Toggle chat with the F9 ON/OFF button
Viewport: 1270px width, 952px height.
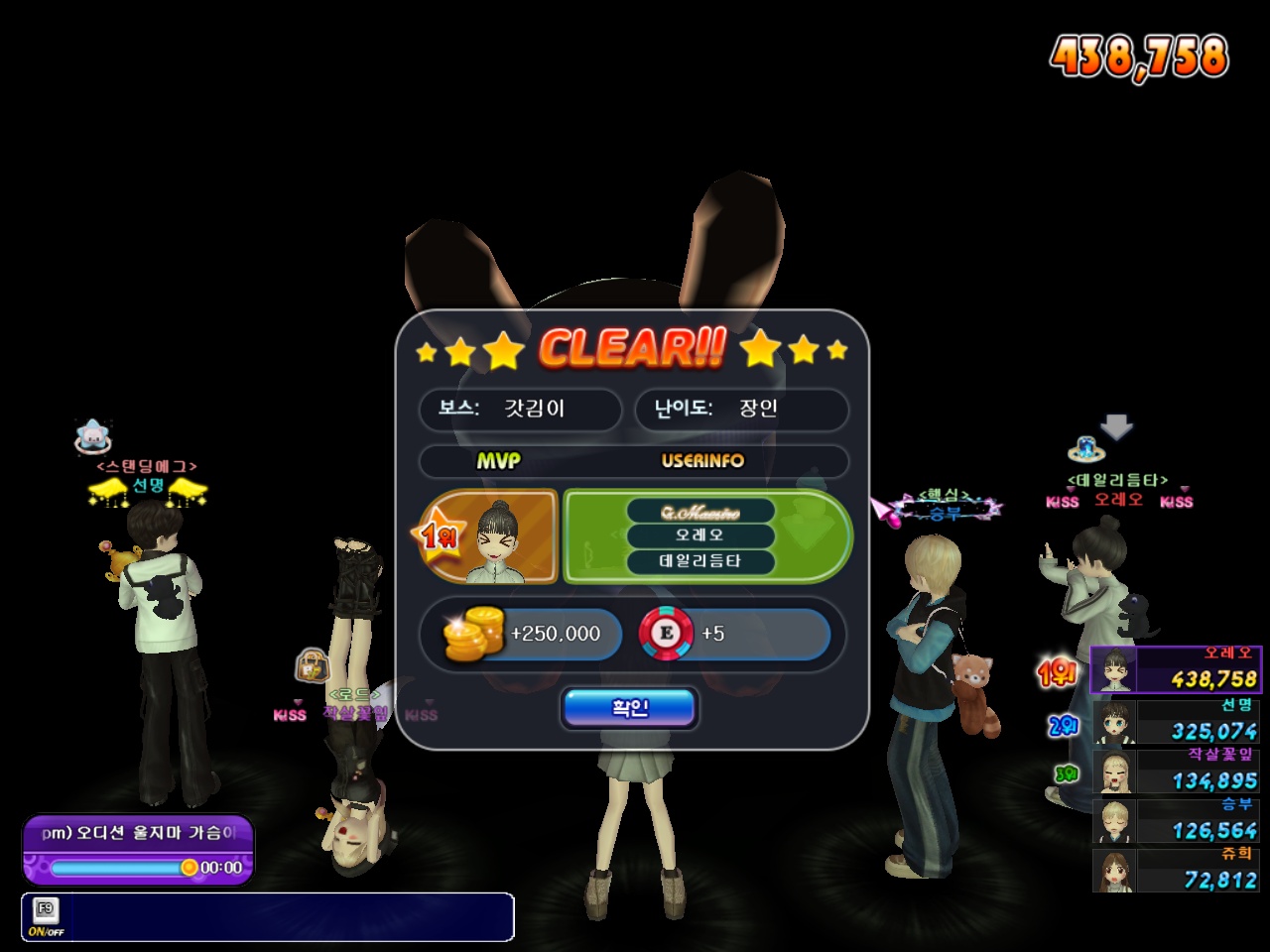[46, 917]
